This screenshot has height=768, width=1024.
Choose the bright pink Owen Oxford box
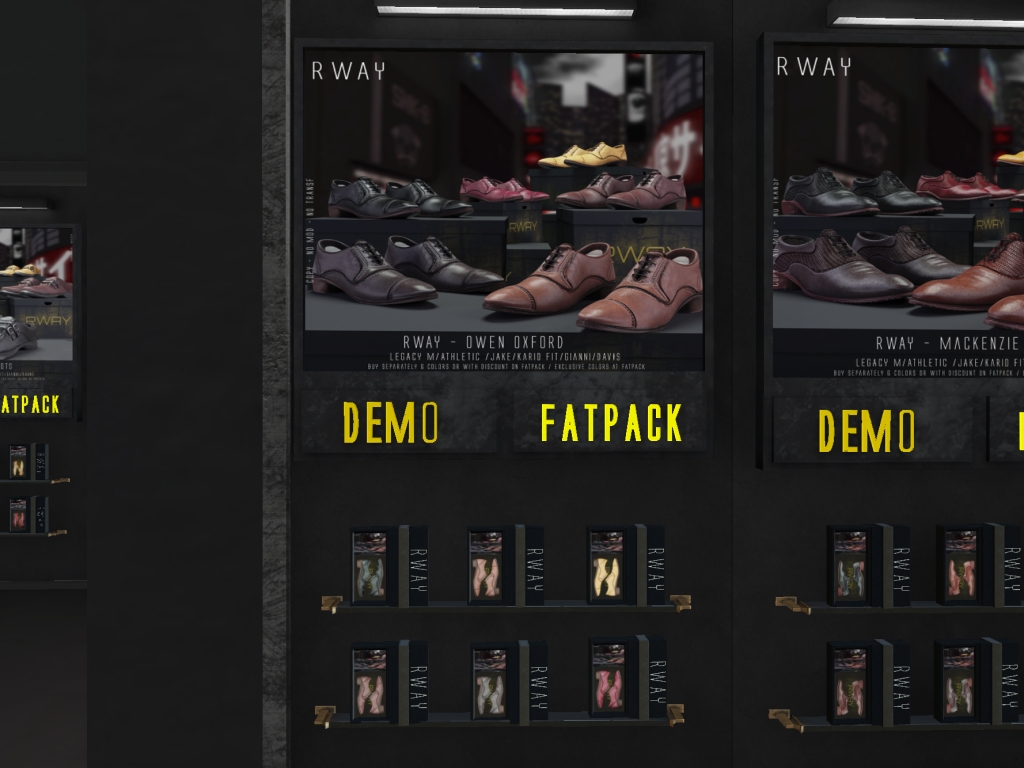tap(608, 680)
